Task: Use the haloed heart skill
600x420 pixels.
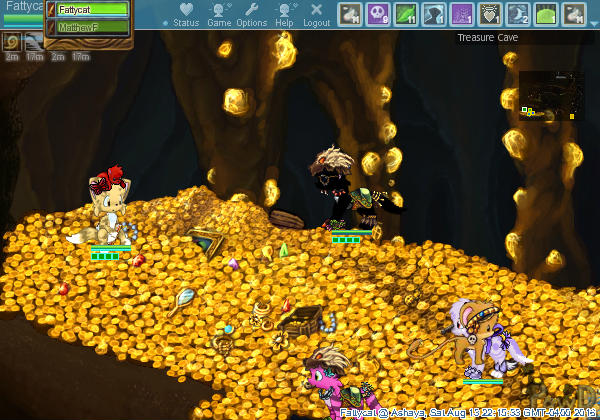Action: point(490,14)
